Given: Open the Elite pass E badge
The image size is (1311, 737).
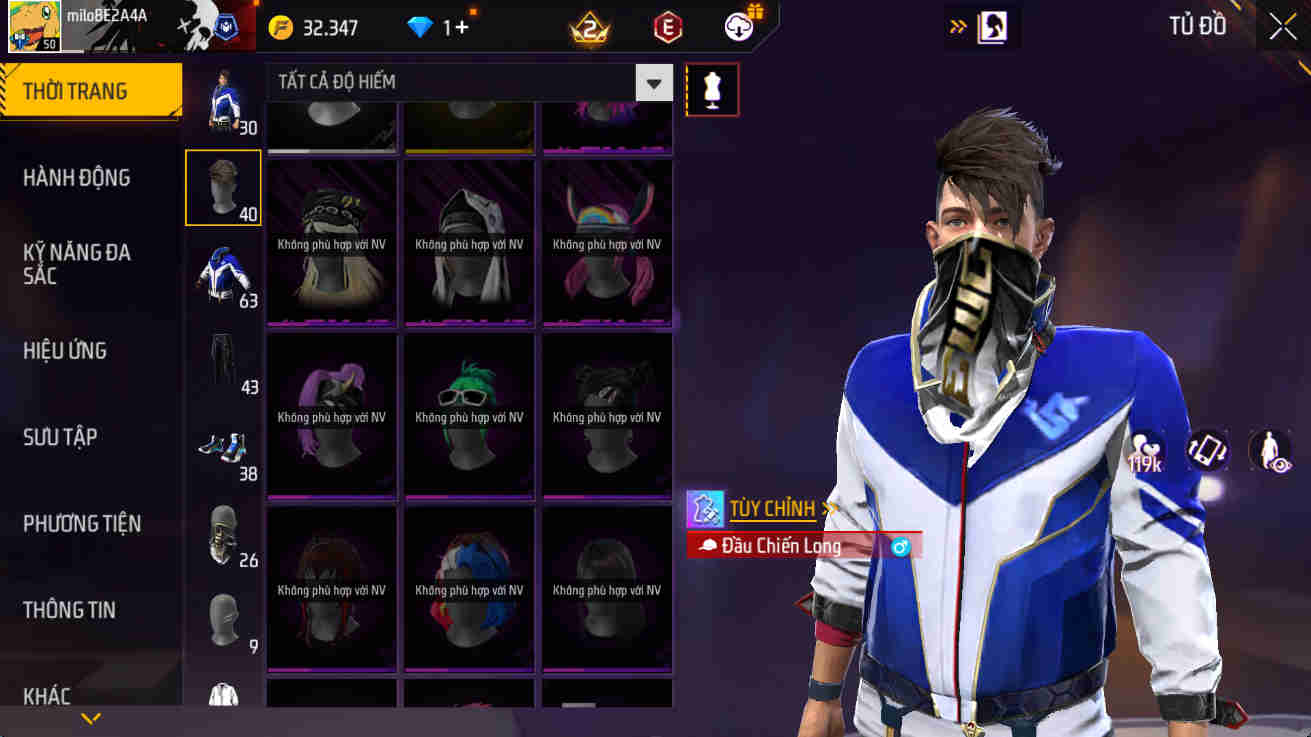Looking at the screenshot, I should tap(666, 27).
